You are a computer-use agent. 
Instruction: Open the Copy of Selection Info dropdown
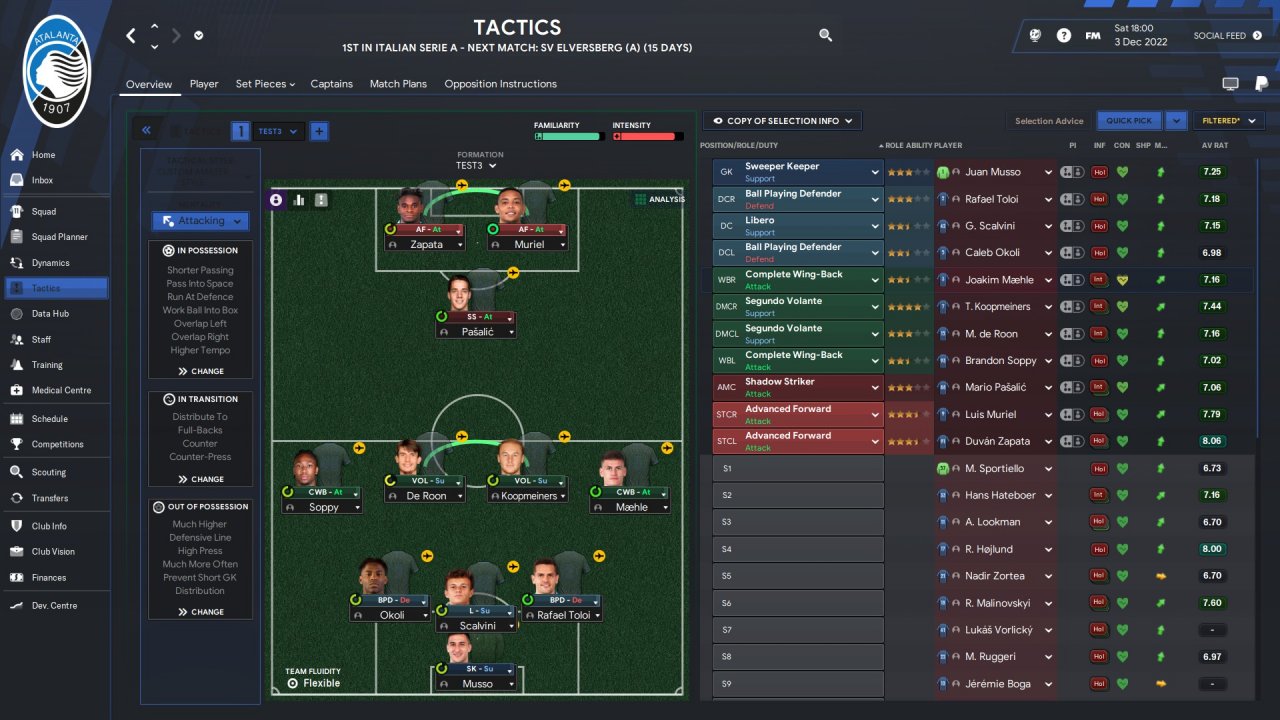pos(782,121)
